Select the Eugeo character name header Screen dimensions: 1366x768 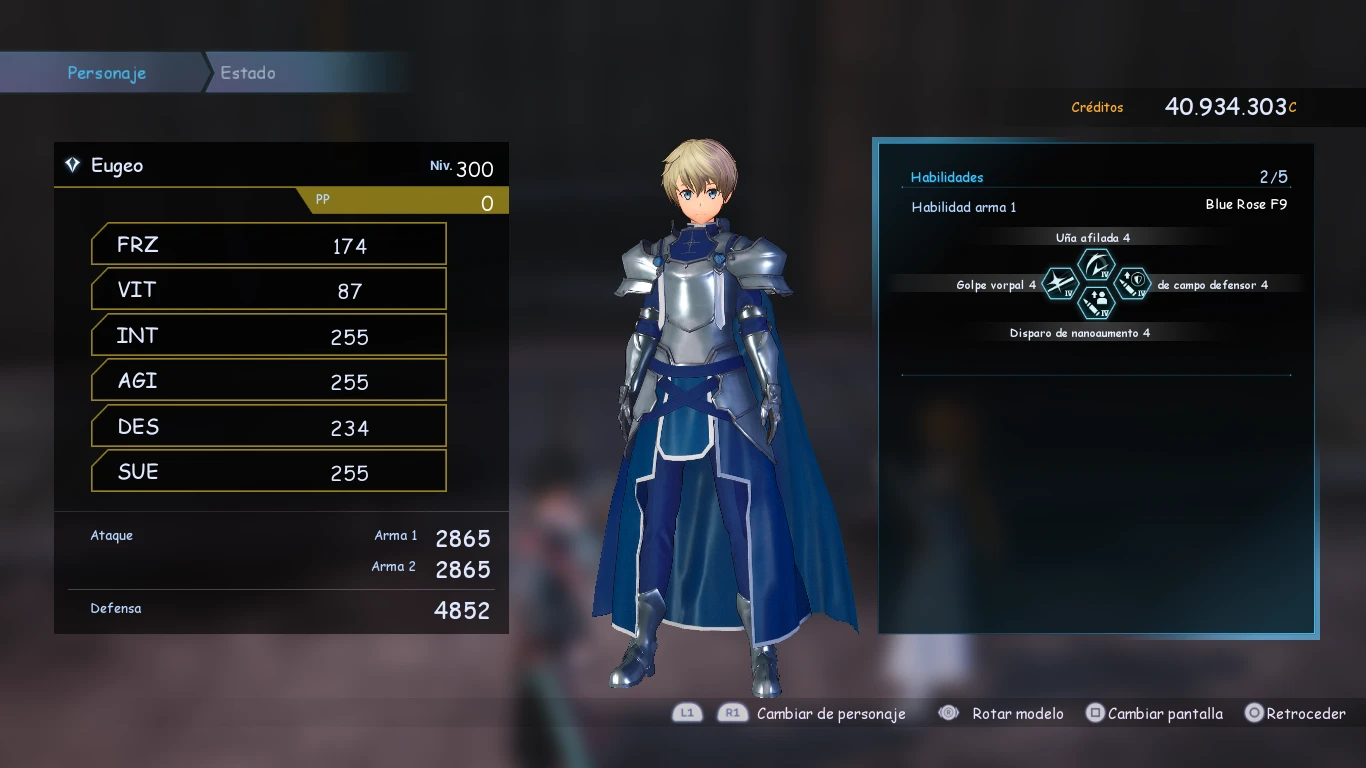(117, 166)
